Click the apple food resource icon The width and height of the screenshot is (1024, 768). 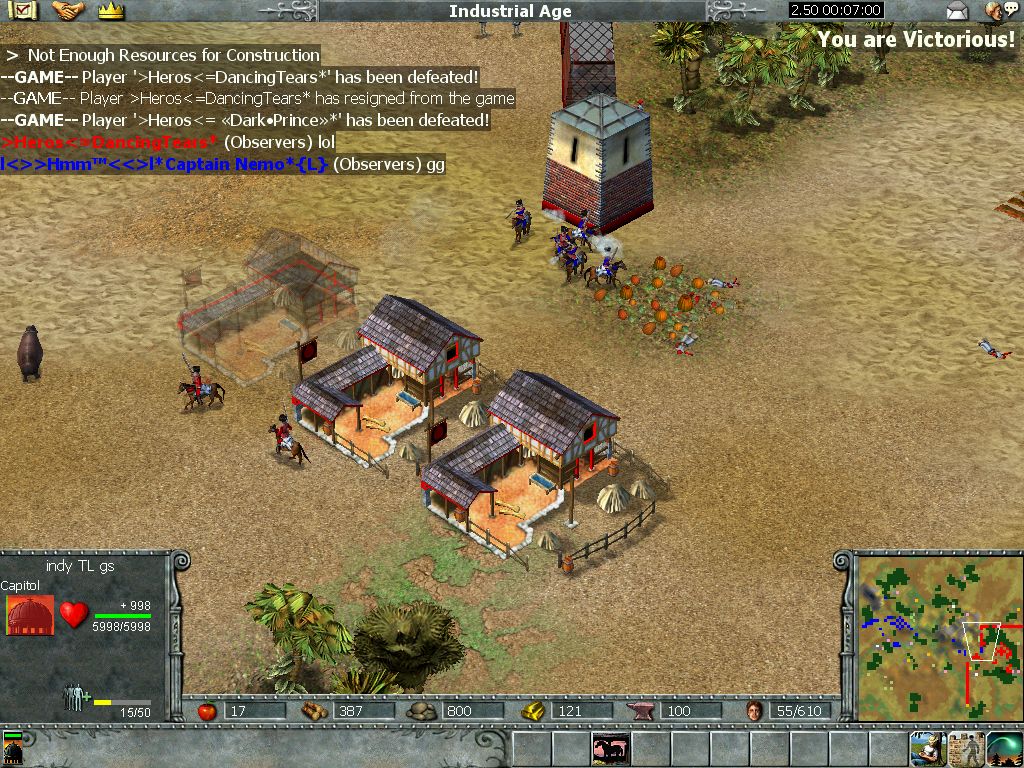pyautogui.click(x=207, y=711)
